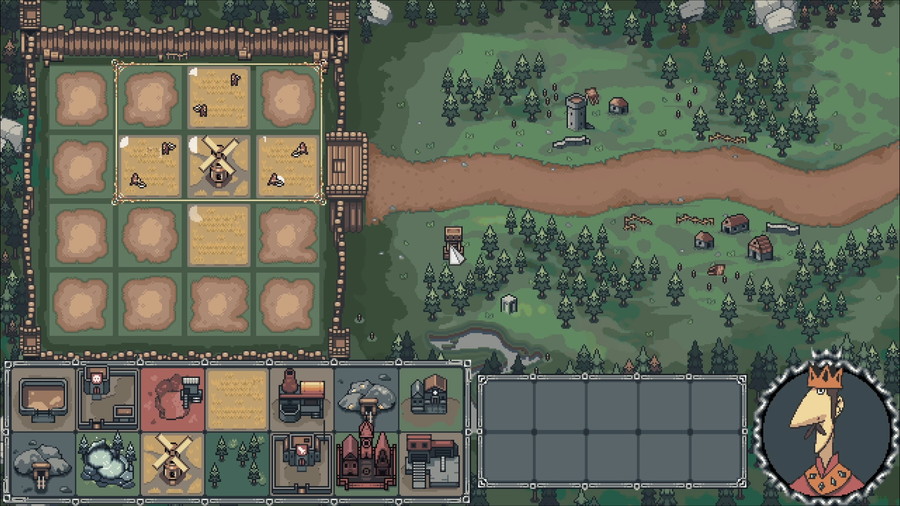Select the placed windmill on the town grid
This screenshot has width=900, height=506.
216,165
